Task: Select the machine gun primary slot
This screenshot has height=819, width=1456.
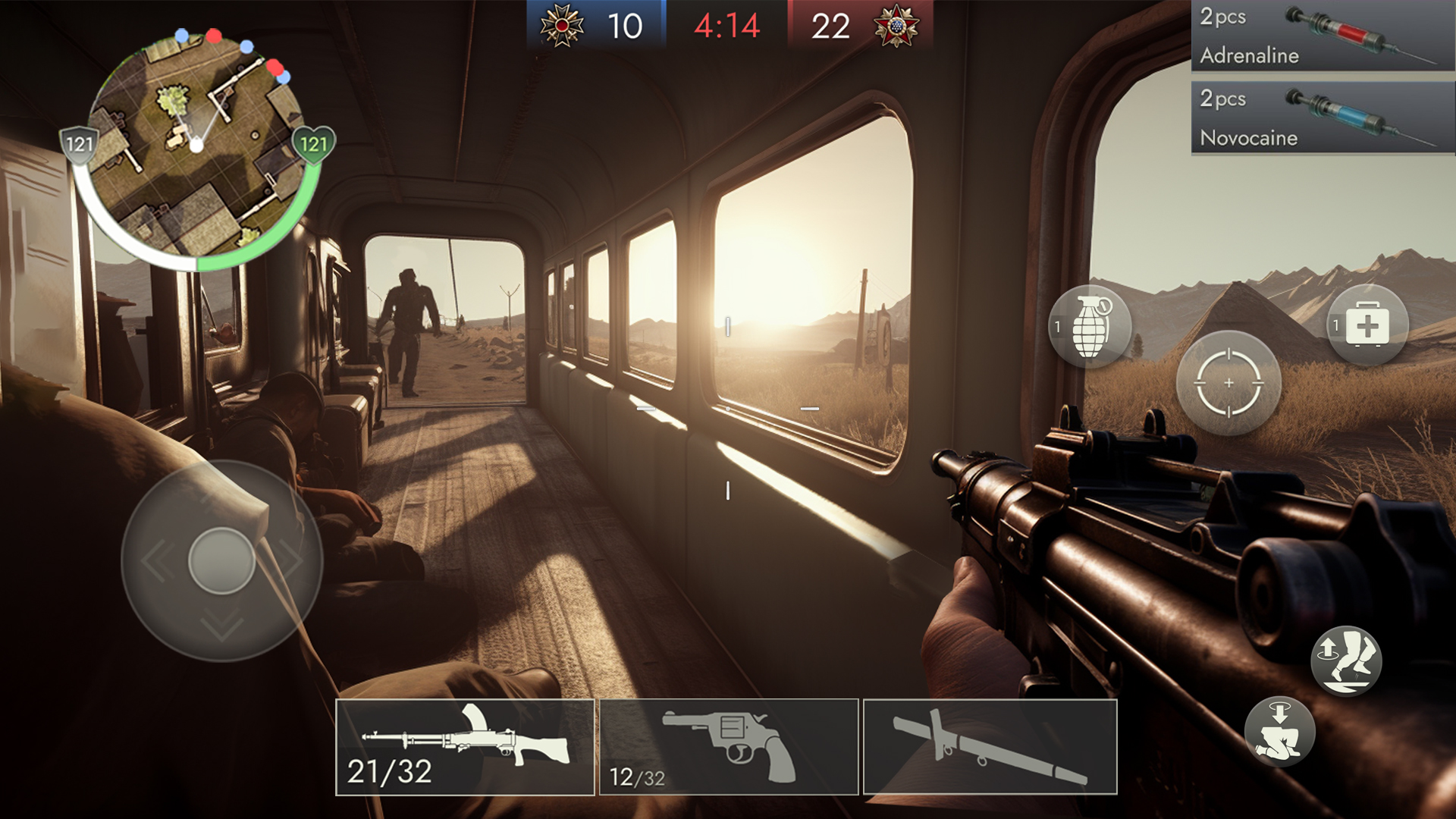Action: 464,747
